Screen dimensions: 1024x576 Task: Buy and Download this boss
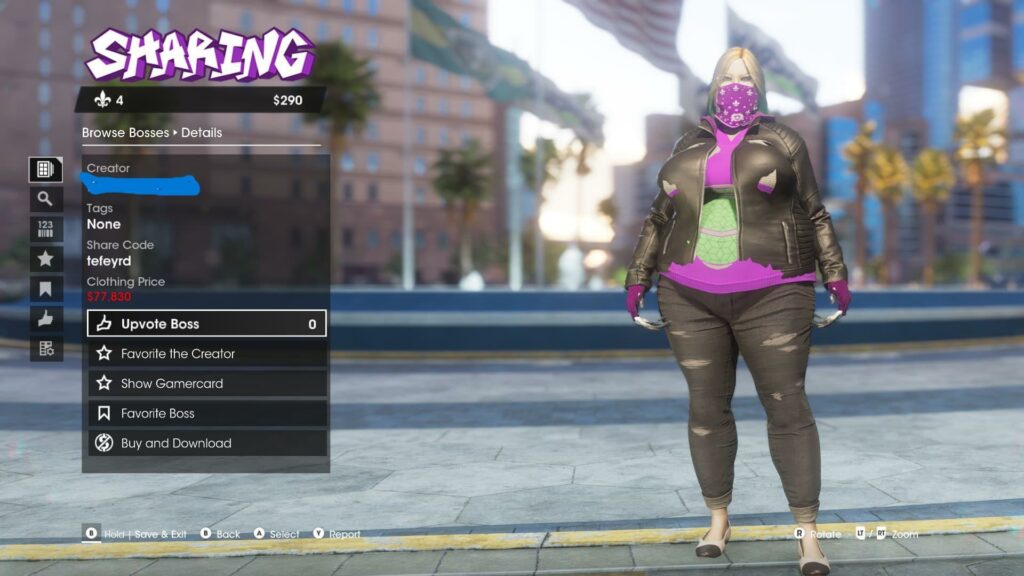[x=207, y=444]
